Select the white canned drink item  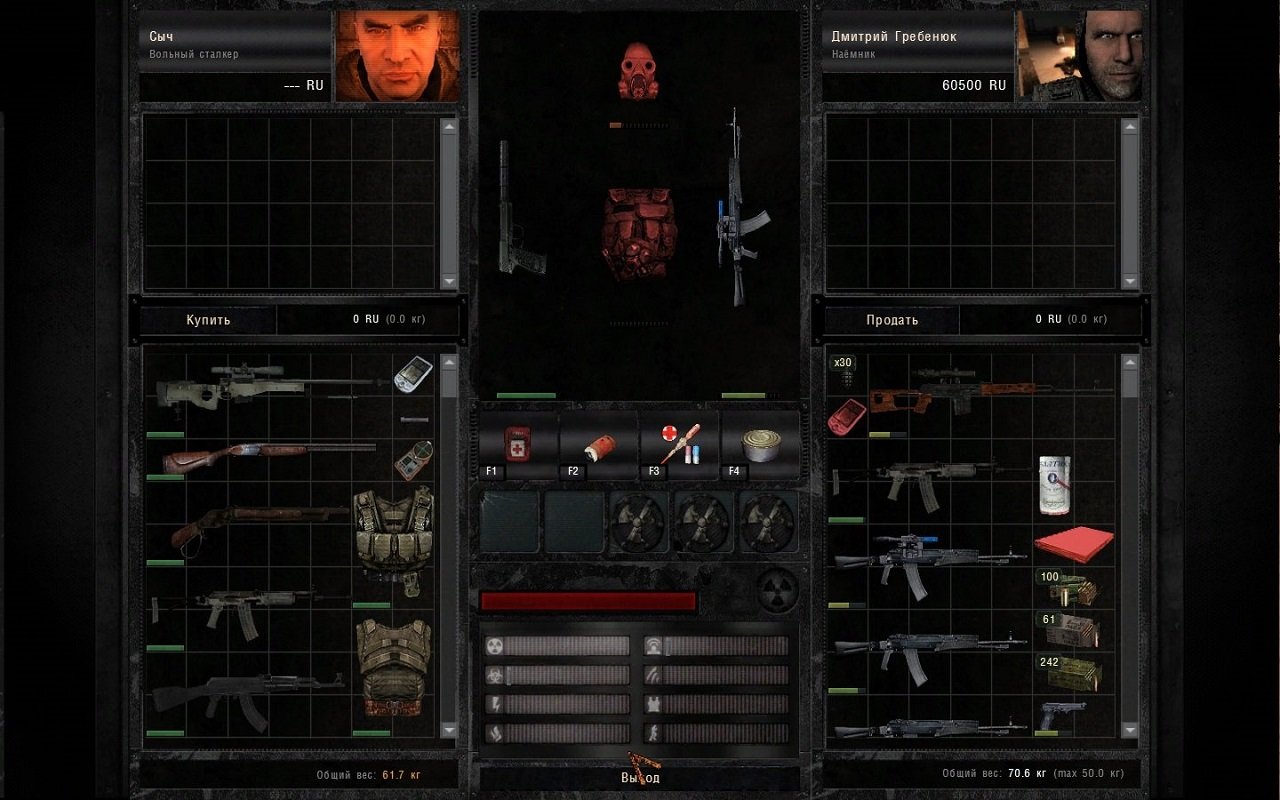(x=1054, y=485)
